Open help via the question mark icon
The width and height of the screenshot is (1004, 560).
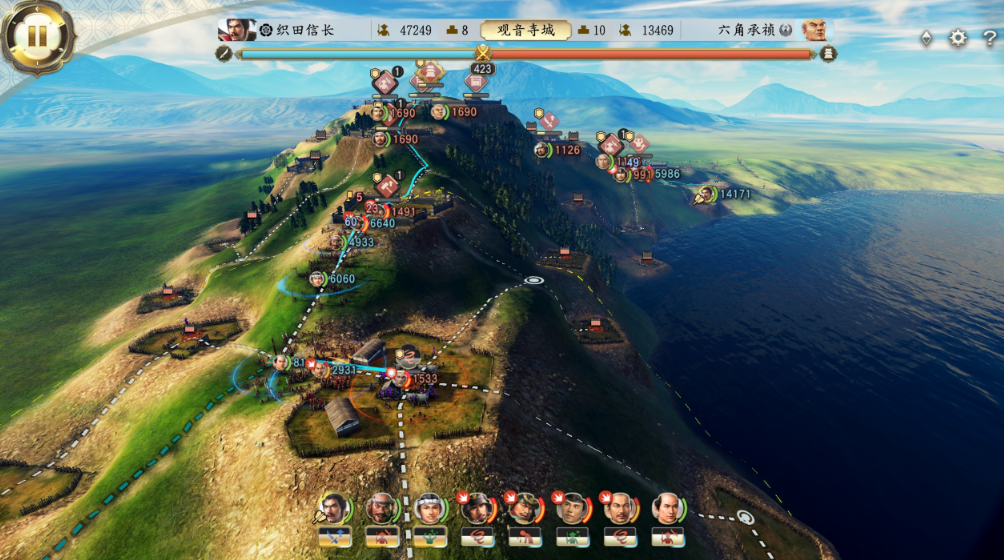(989, 38)
